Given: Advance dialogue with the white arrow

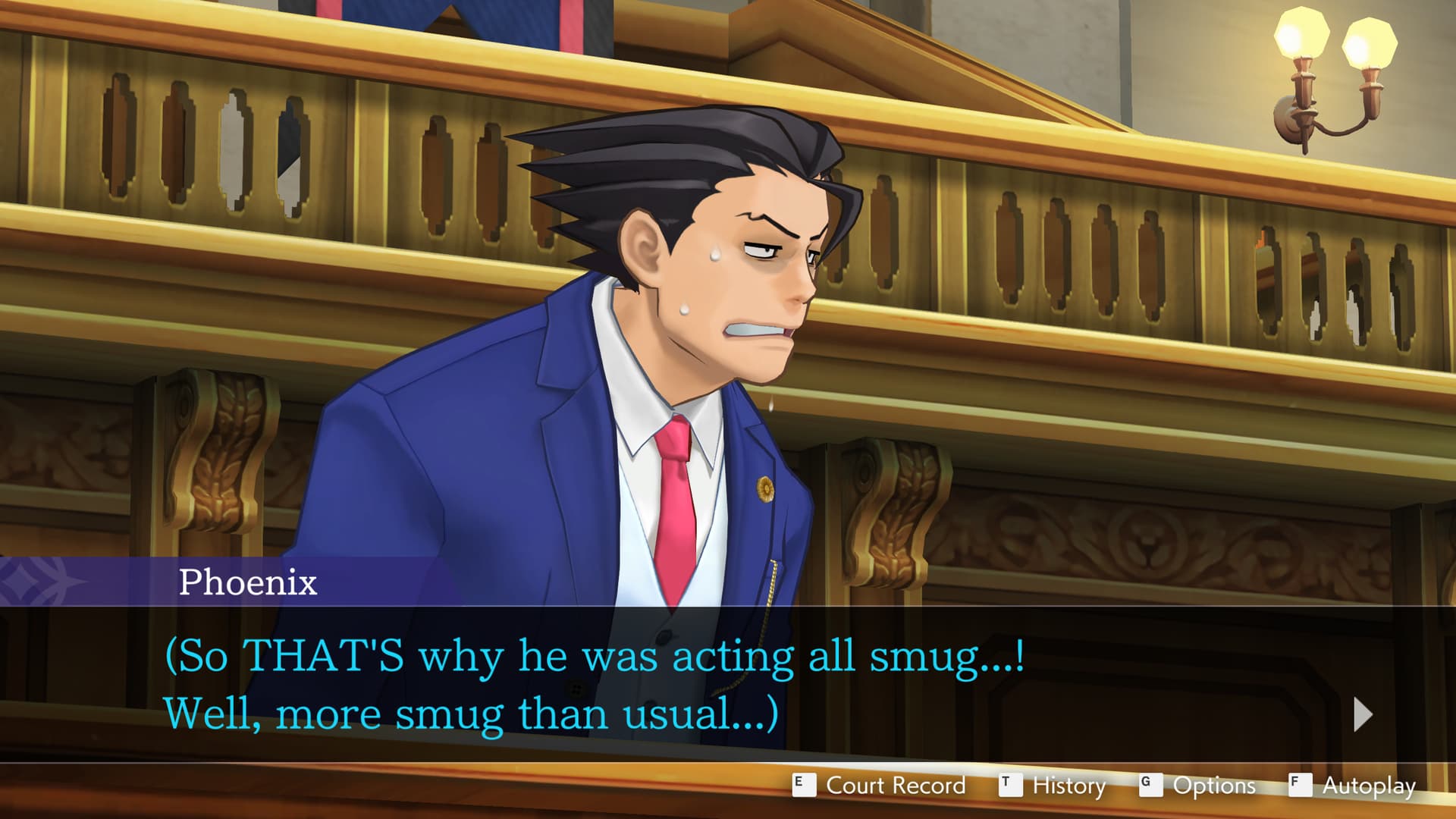Looking at the screenshot, I should [x=1362, y=714].
